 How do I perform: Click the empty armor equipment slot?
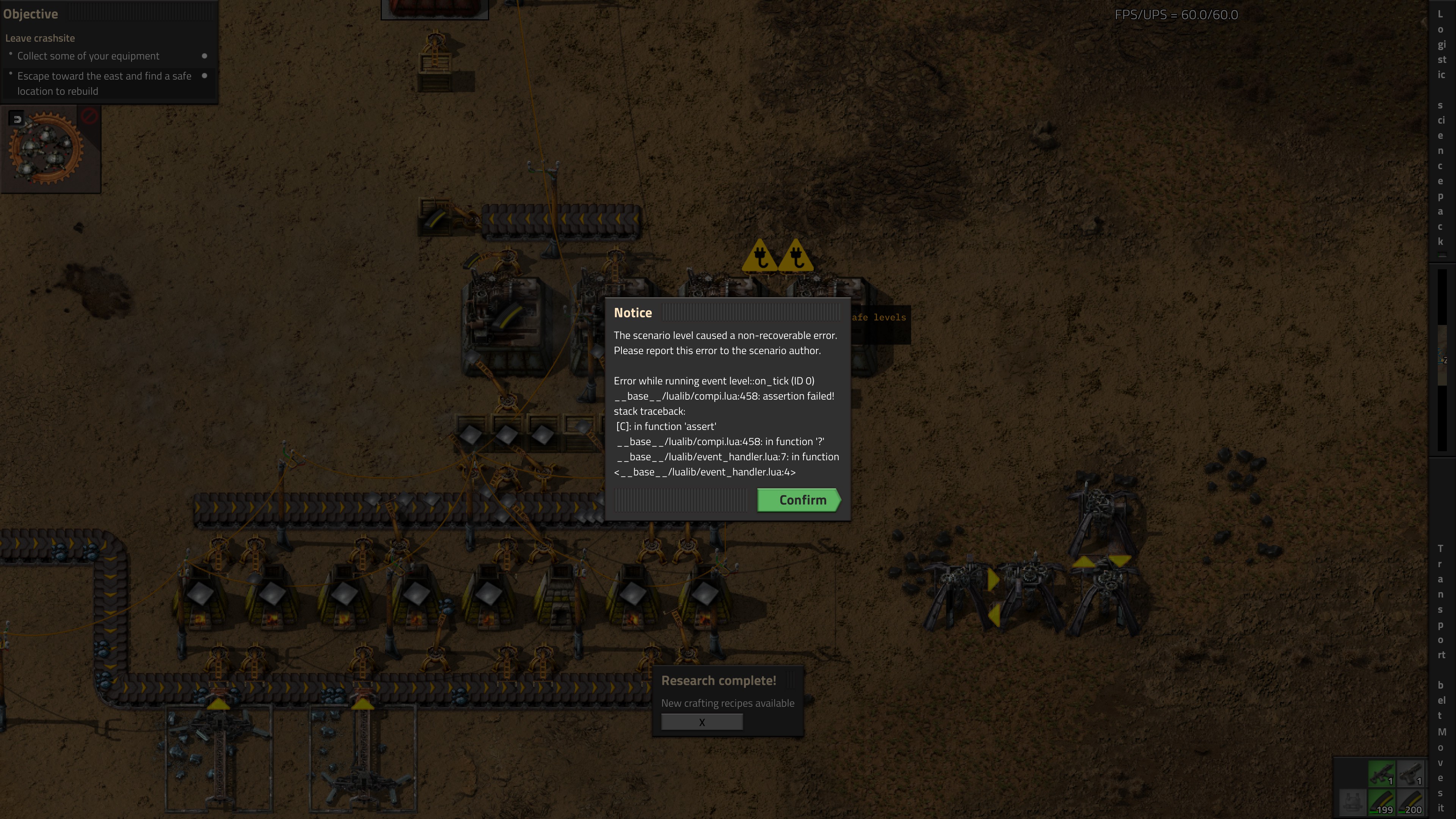tap(1352, 803)
